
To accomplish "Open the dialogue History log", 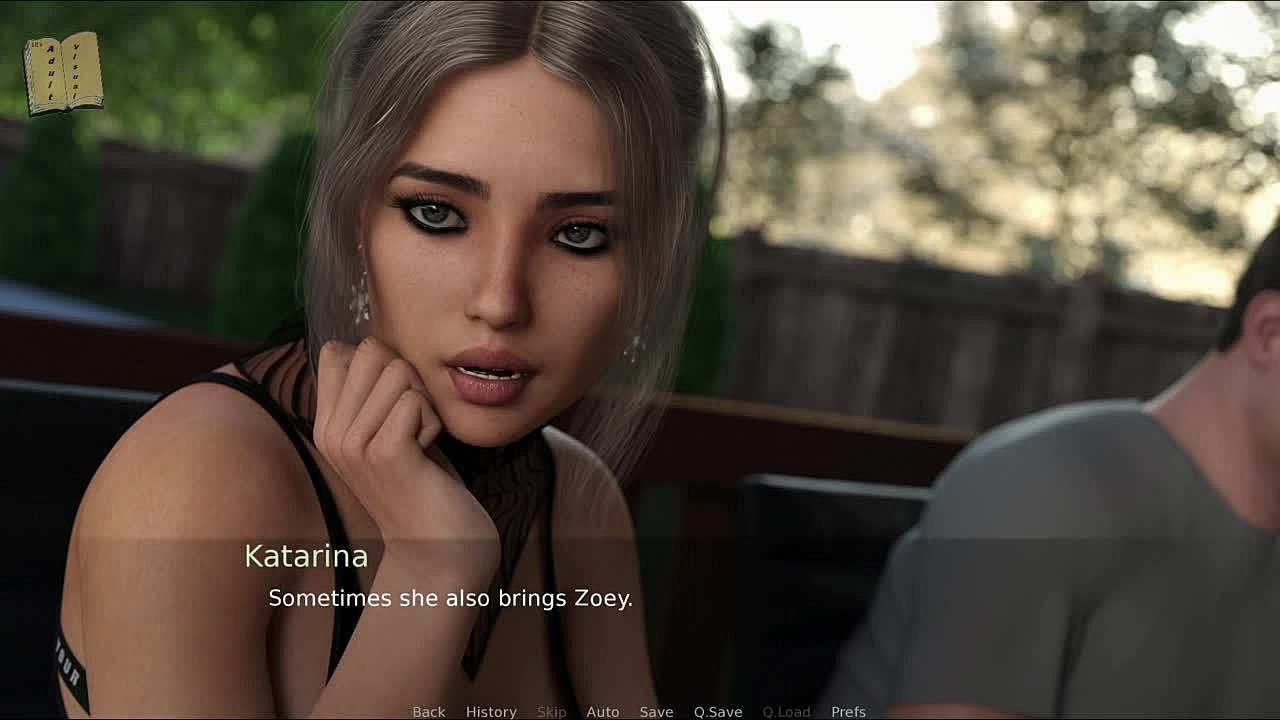I will (491, 711).
